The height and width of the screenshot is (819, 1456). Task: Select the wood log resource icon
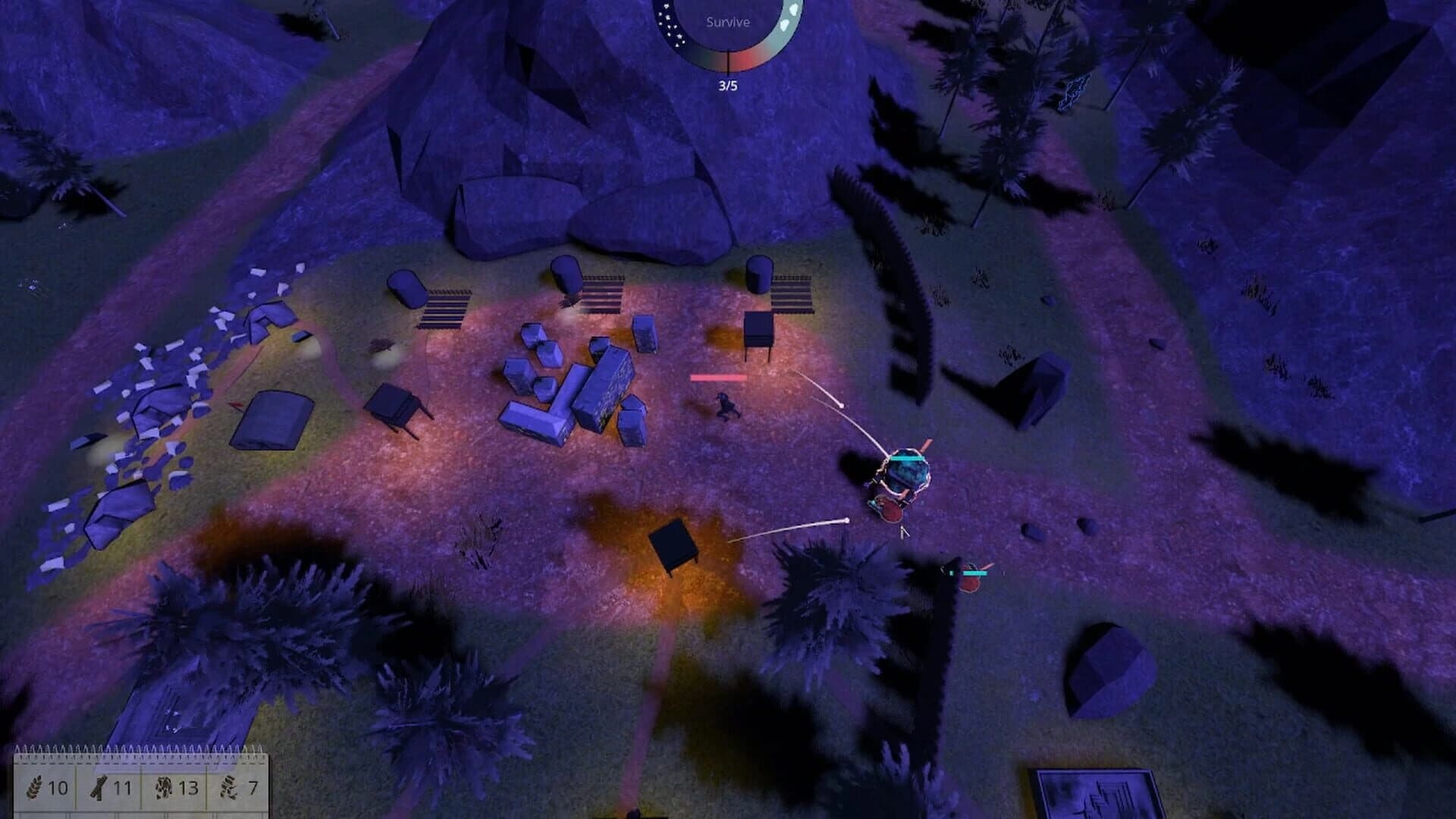[x=99, y=789]
